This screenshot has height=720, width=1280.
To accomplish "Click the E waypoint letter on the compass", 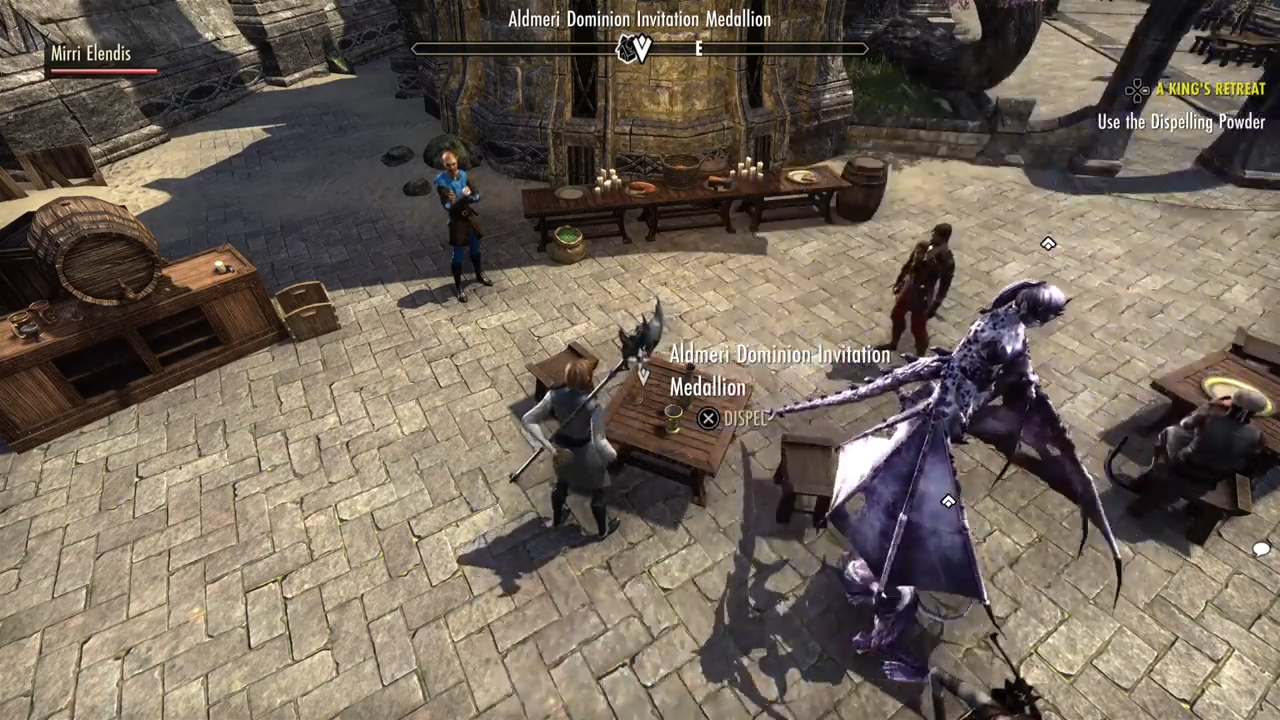I will [698, 49].
